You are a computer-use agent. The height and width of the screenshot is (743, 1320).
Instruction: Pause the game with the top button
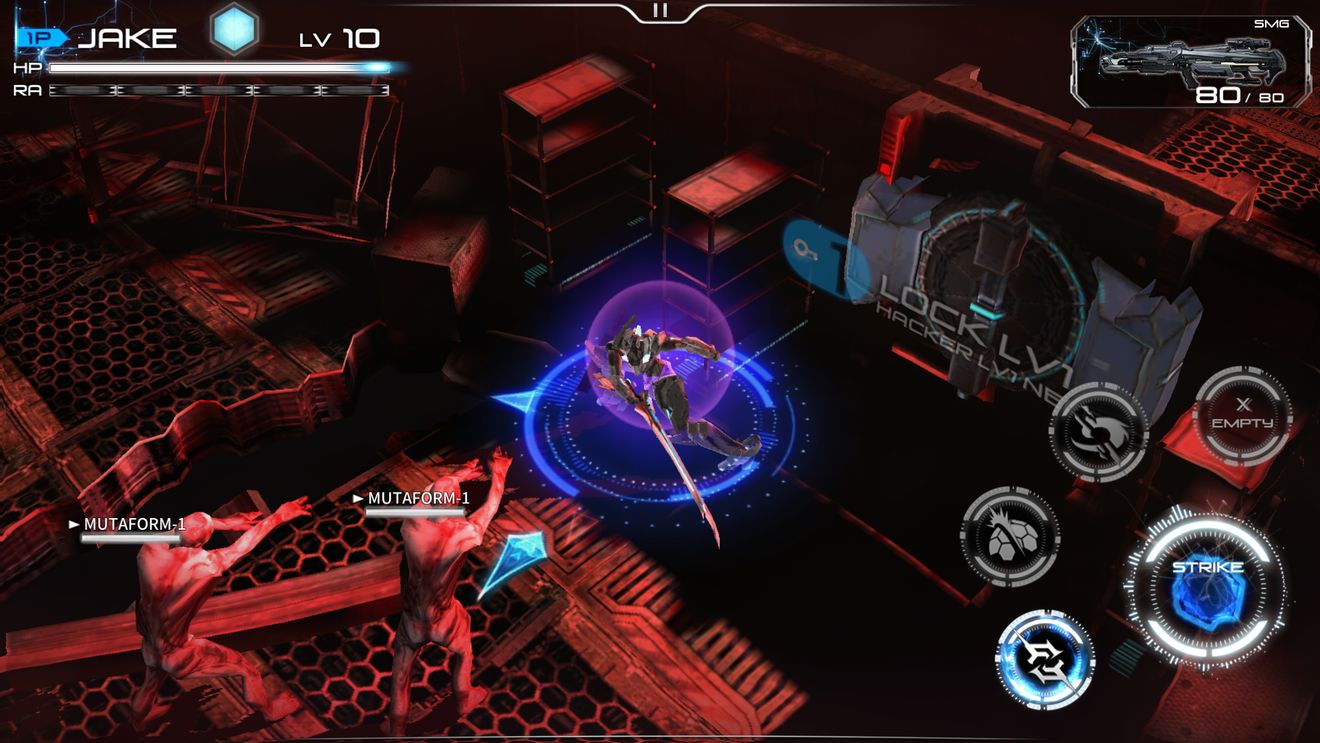coord(659,11)
